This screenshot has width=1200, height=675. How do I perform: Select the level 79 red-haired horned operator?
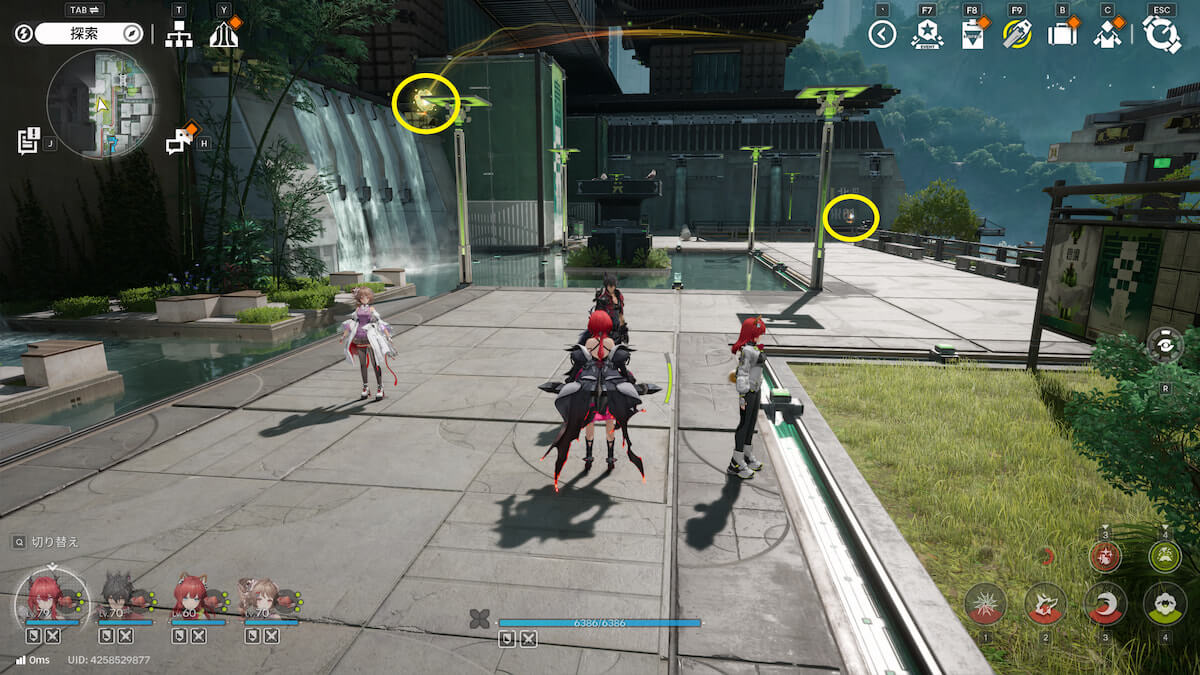45,596
